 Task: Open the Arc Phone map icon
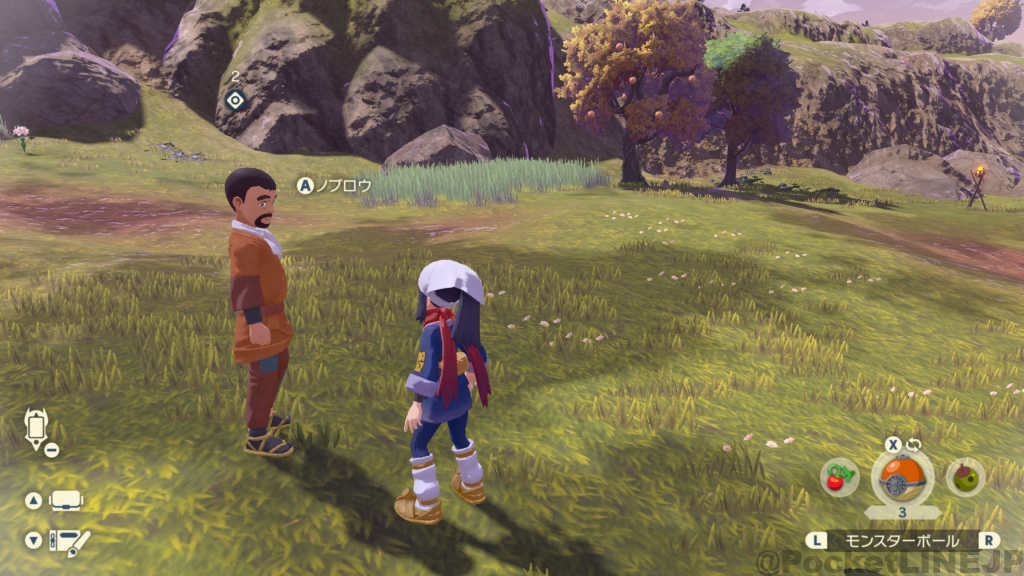click(x=36, y=428)
